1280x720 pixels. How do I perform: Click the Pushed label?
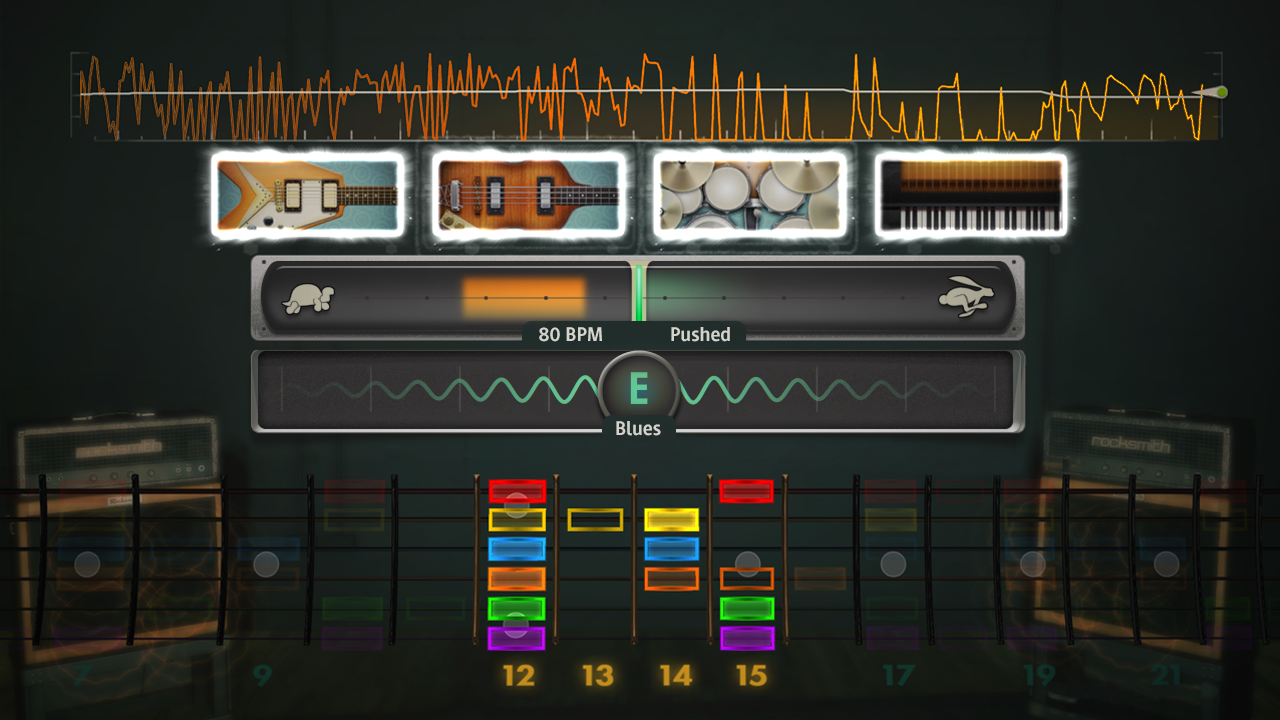(x=700, y=335)
